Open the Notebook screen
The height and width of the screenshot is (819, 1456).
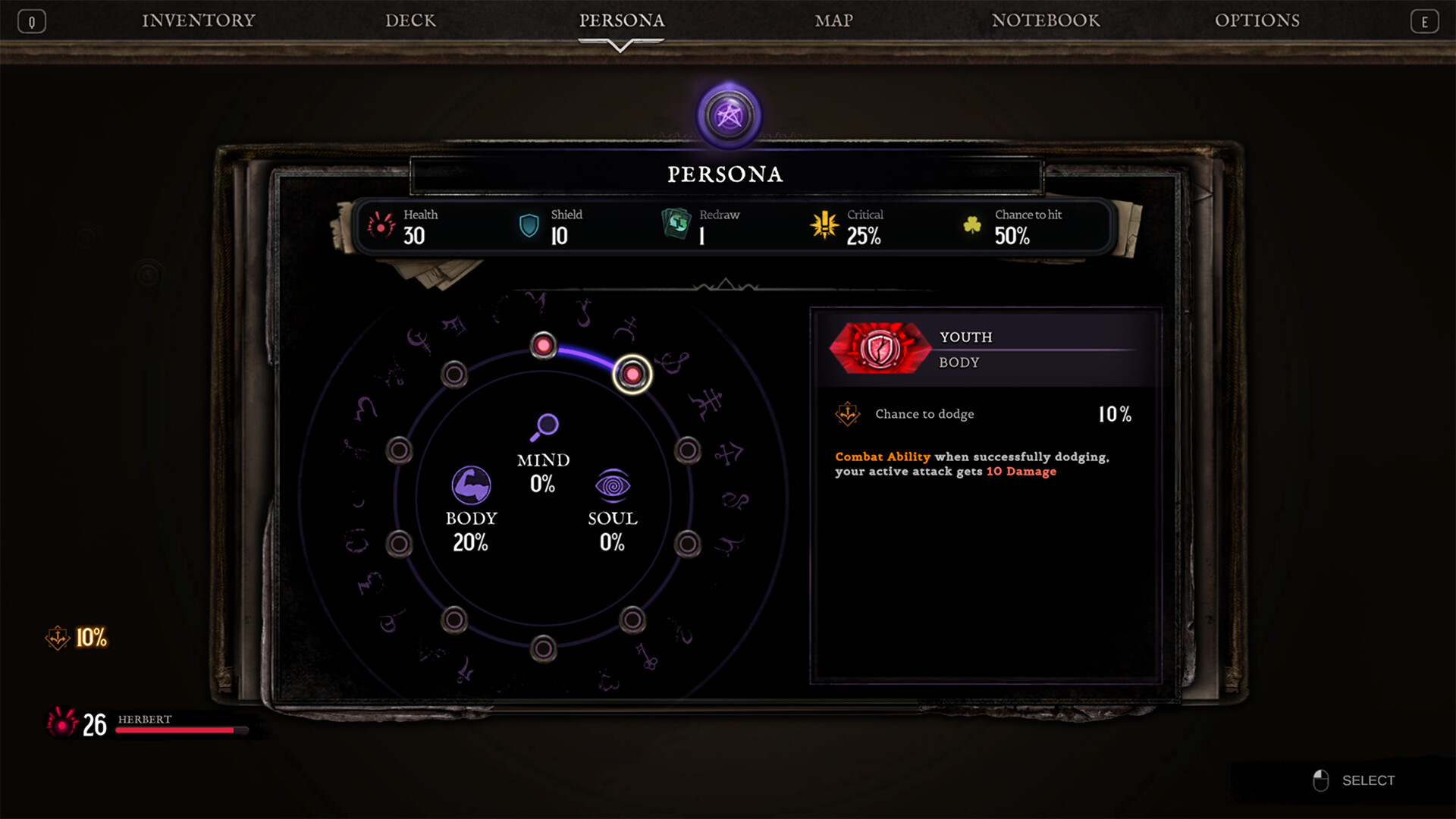pyautogui.click(x=1046, y=20)
